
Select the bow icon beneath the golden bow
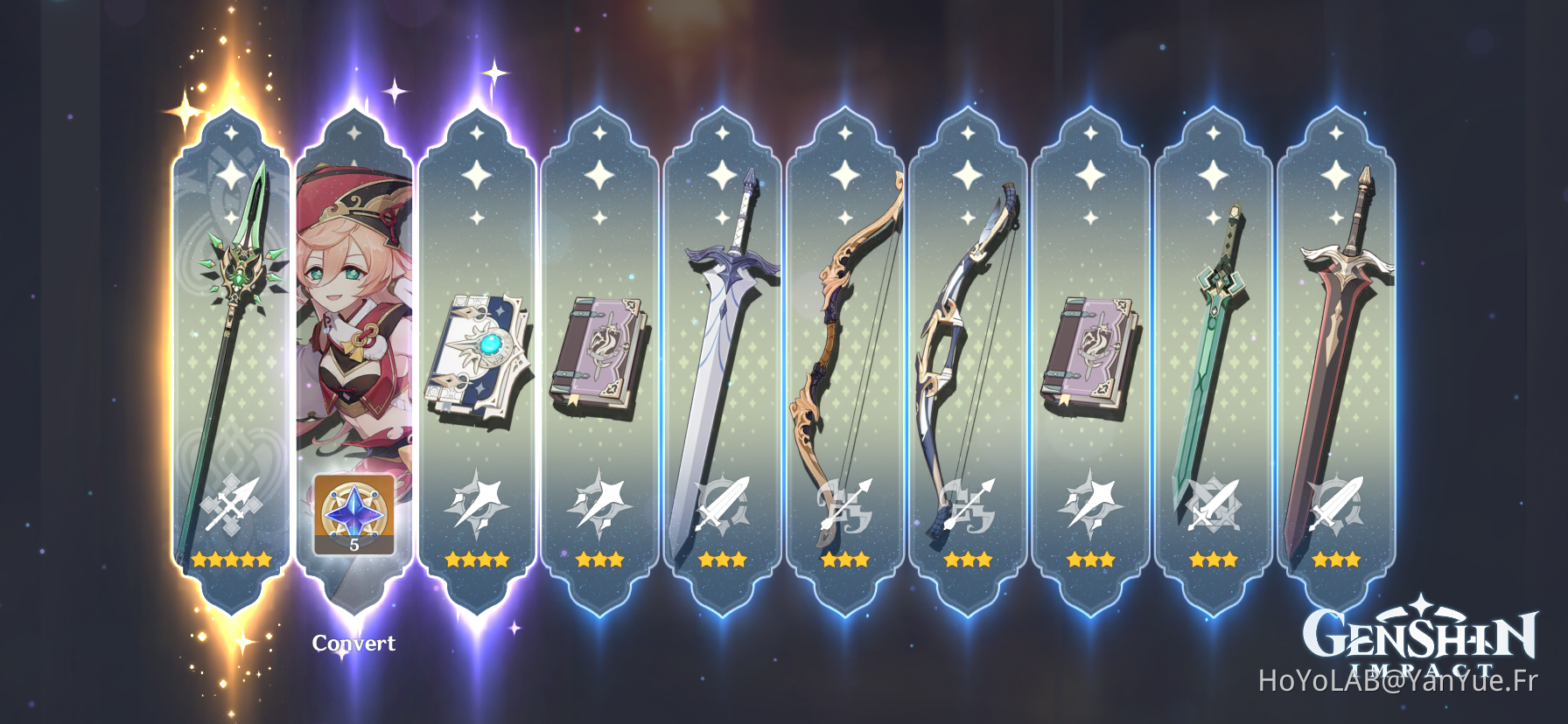pos(844,505)
